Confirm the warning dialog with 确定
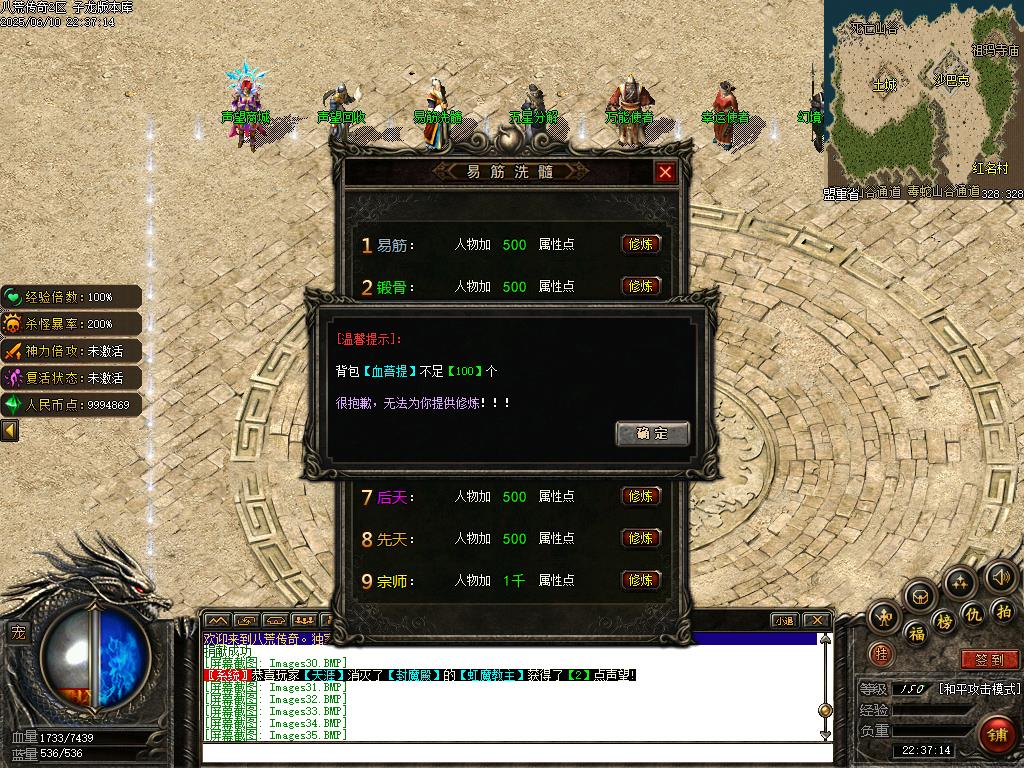The height and width of the screenshot is (768, 1024). coord(652,433)
